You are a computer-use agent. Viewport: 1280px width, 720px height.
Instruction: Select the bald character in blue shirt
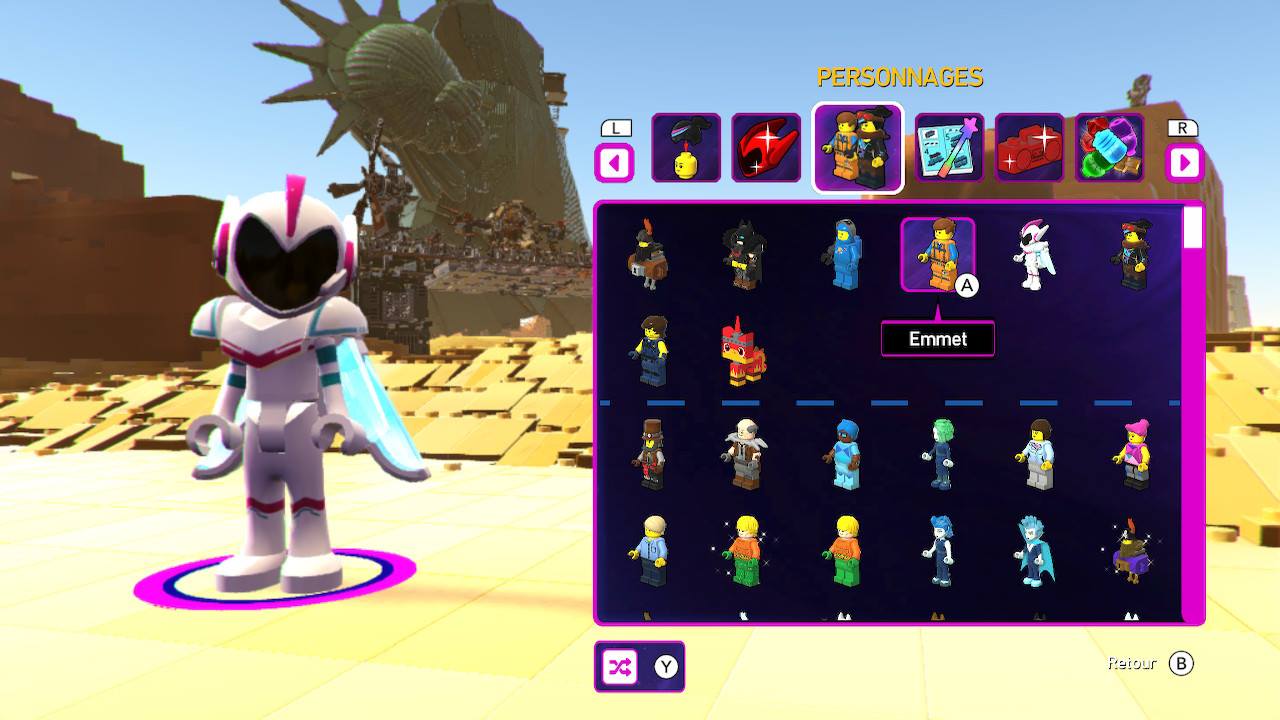tap(648, 551)
